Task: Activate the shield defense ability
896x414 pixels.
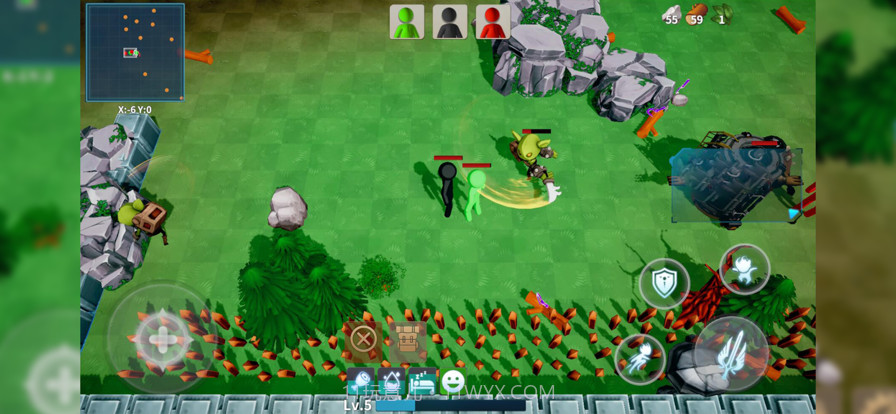Action: click(x=664, y=283)
